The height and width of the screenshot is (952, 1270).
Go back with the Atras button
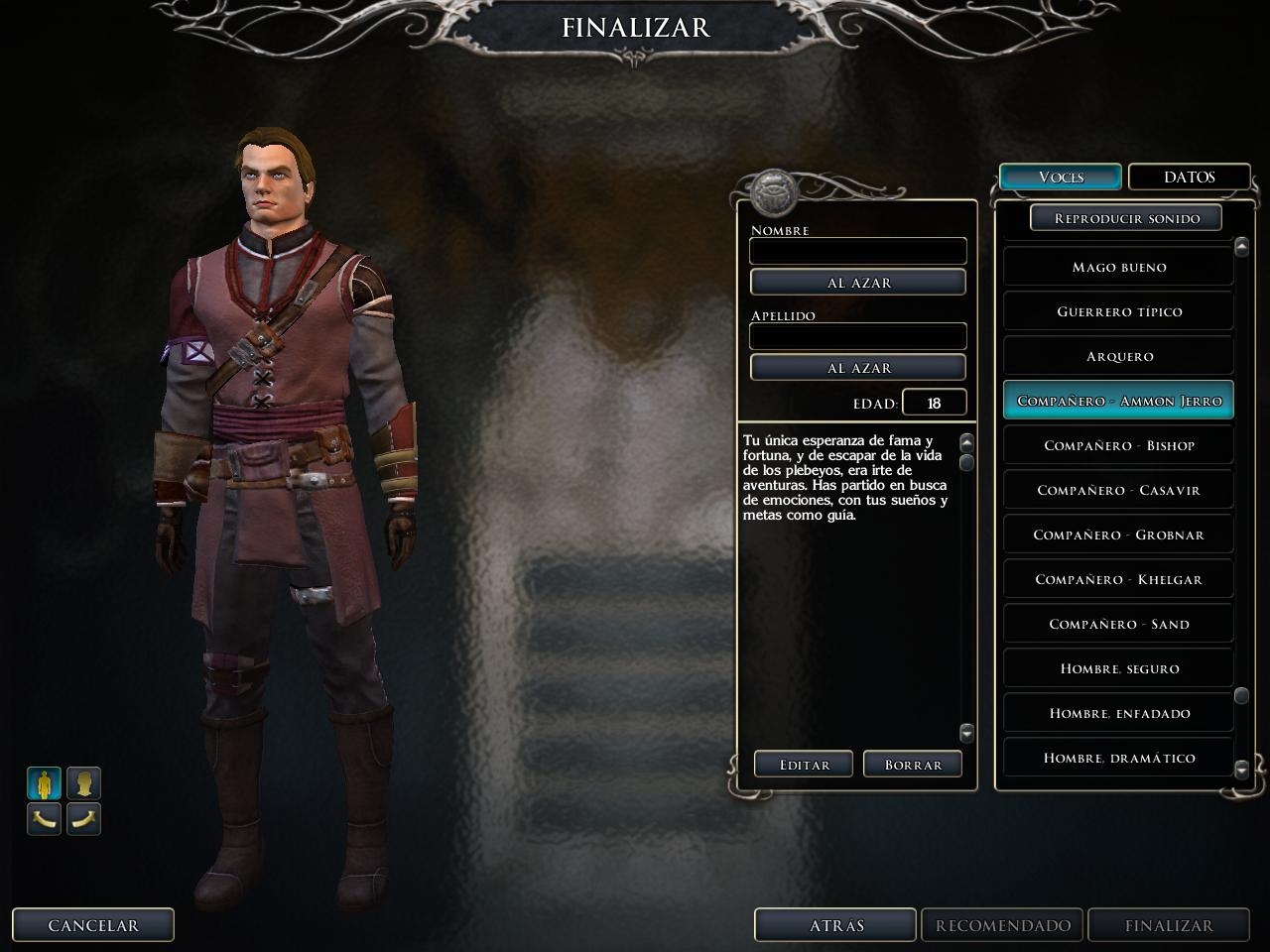tap(835, 925)
